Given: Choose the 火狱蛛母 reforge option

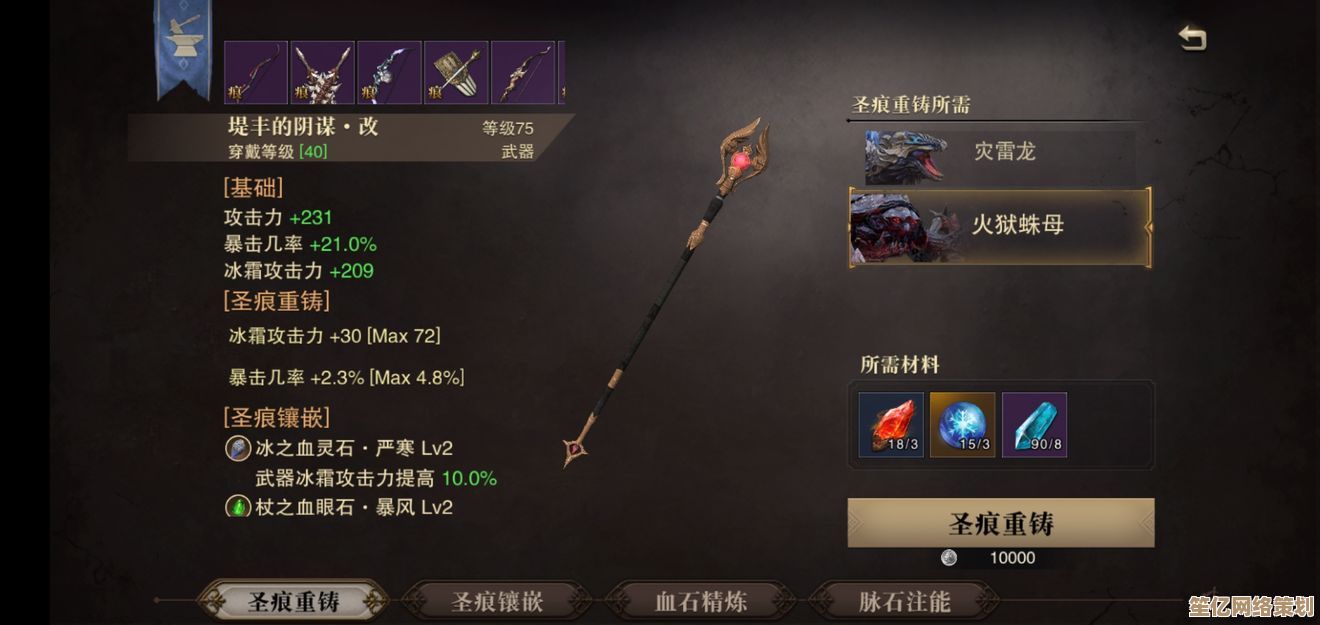Looking at the screenshot, I should click(999, 226).
